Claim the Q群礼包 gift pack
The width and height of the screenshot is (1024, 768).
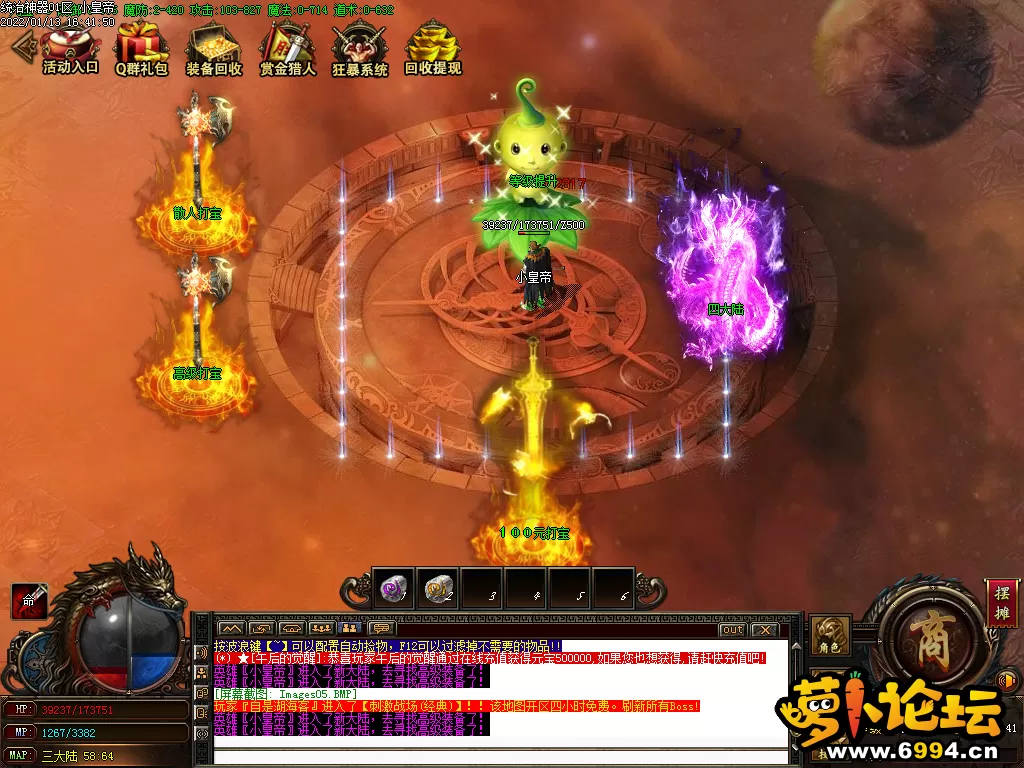[x=141, y=48]
